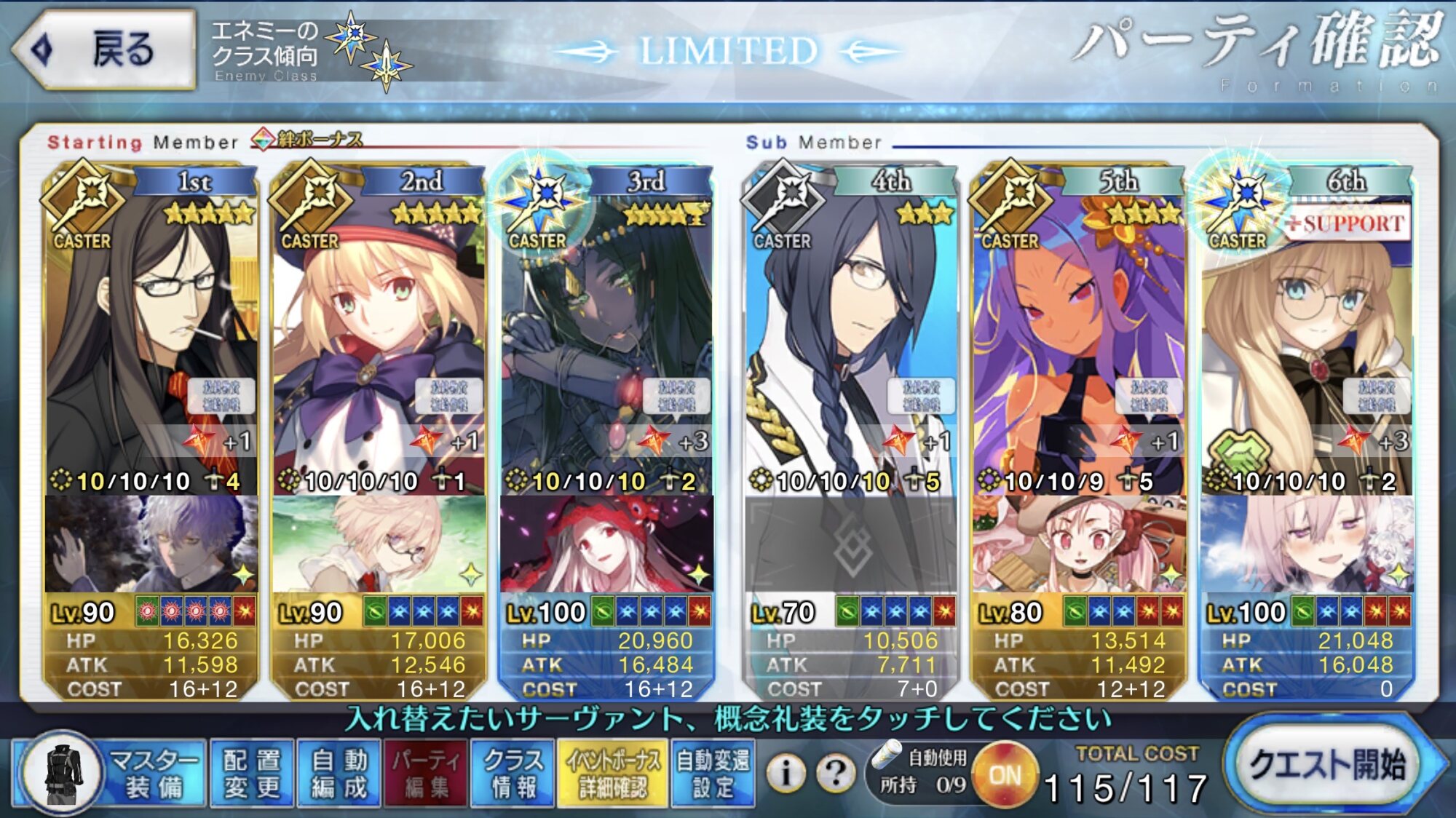Open the マスター装備 master equipment menu
1456x818 pixels.
pyautogui.click(x=109, y=773)
